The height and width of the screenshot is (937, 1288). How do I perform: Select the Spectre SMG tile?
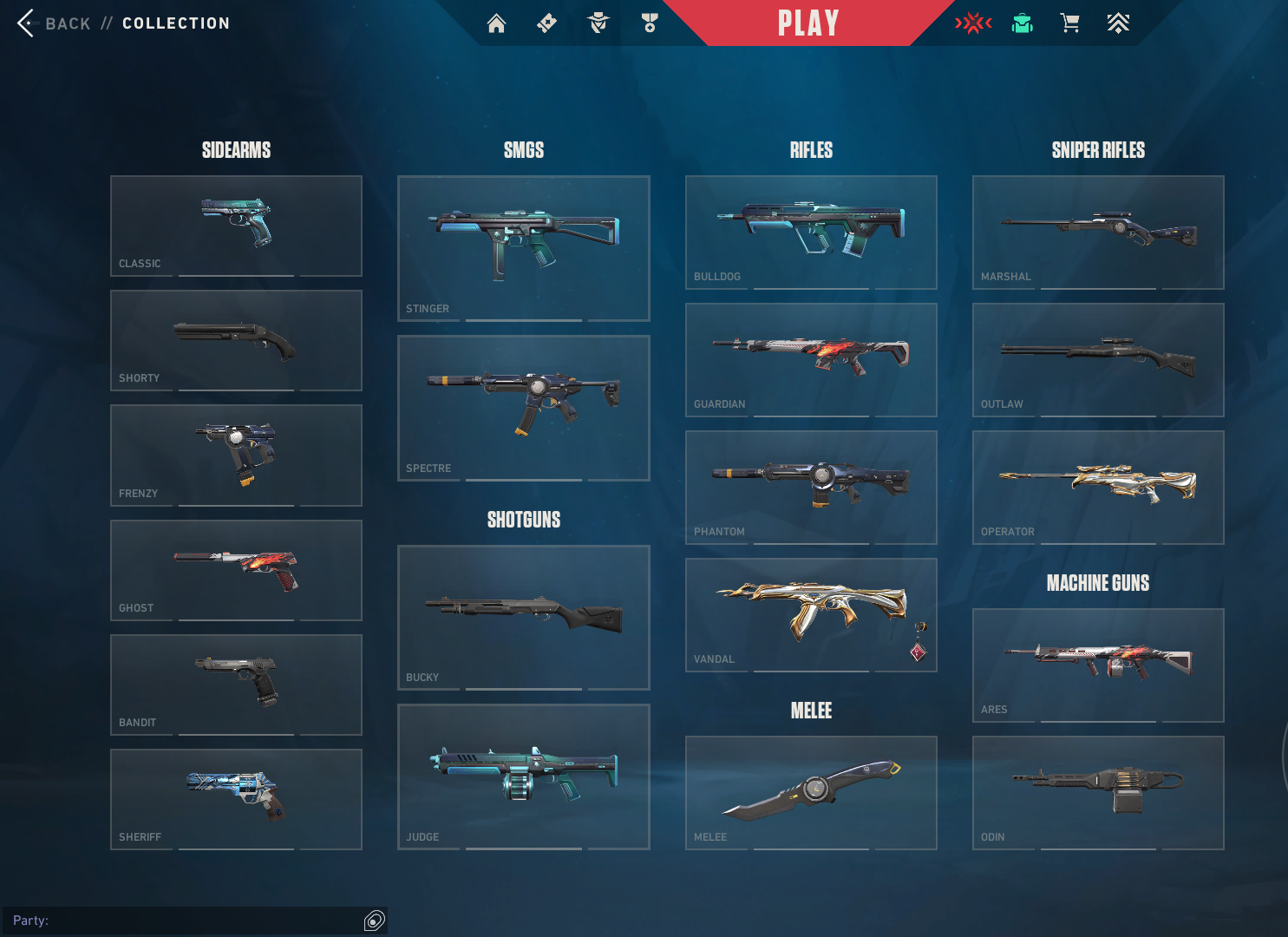pos(523,408)
